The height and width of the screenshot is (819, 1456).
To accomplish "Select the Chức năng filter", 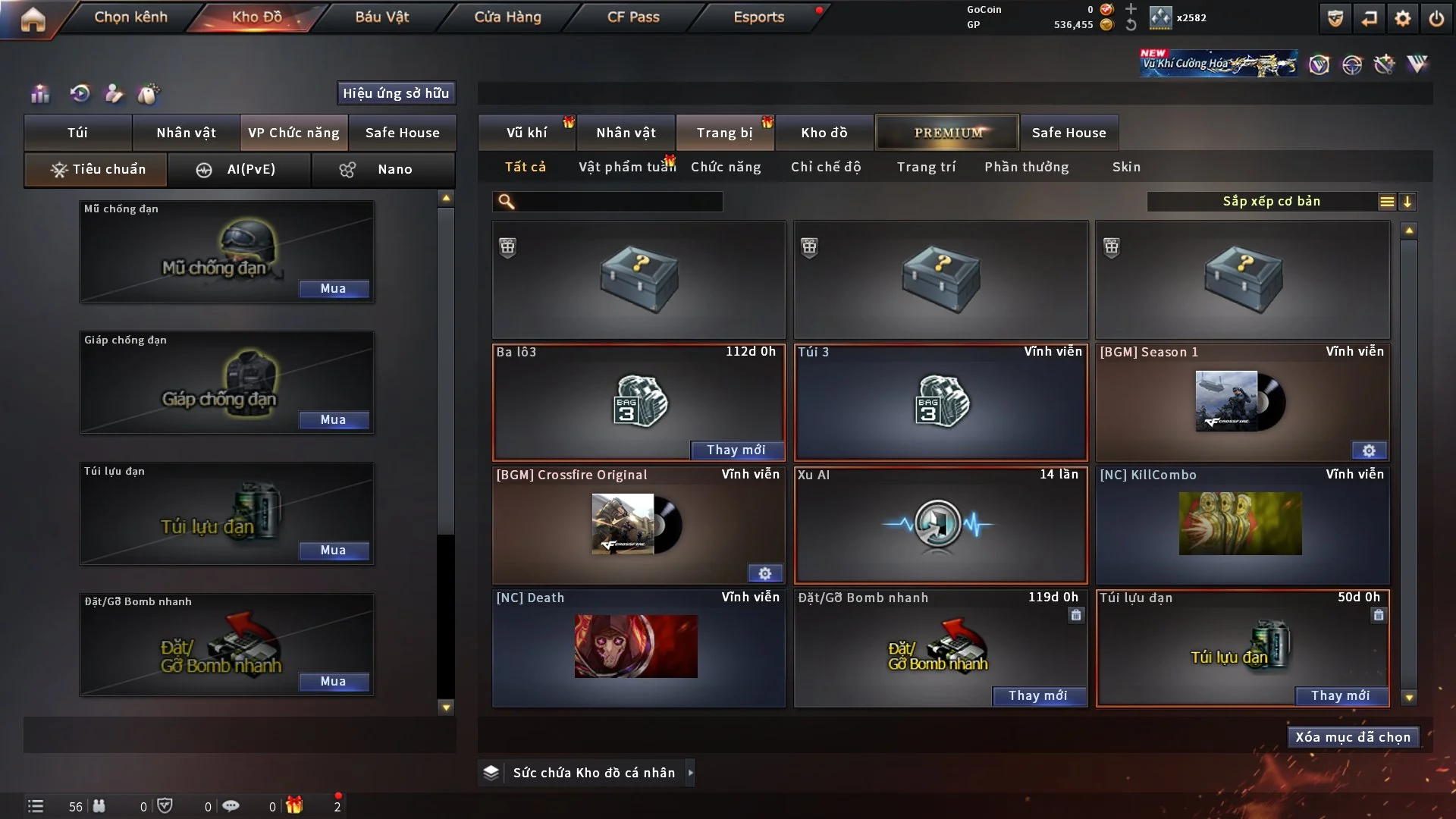I will point(726,167).
